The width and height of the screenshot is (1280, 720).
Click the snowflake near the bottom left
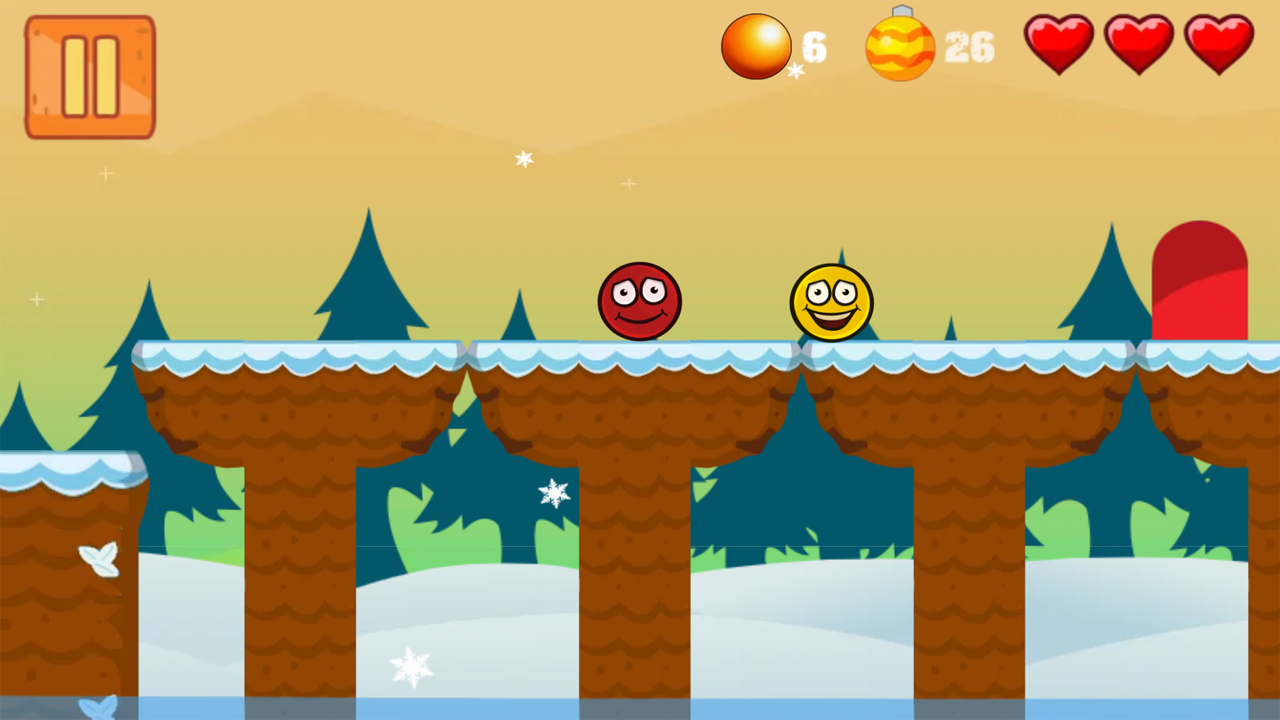click(x=414, y=666)
